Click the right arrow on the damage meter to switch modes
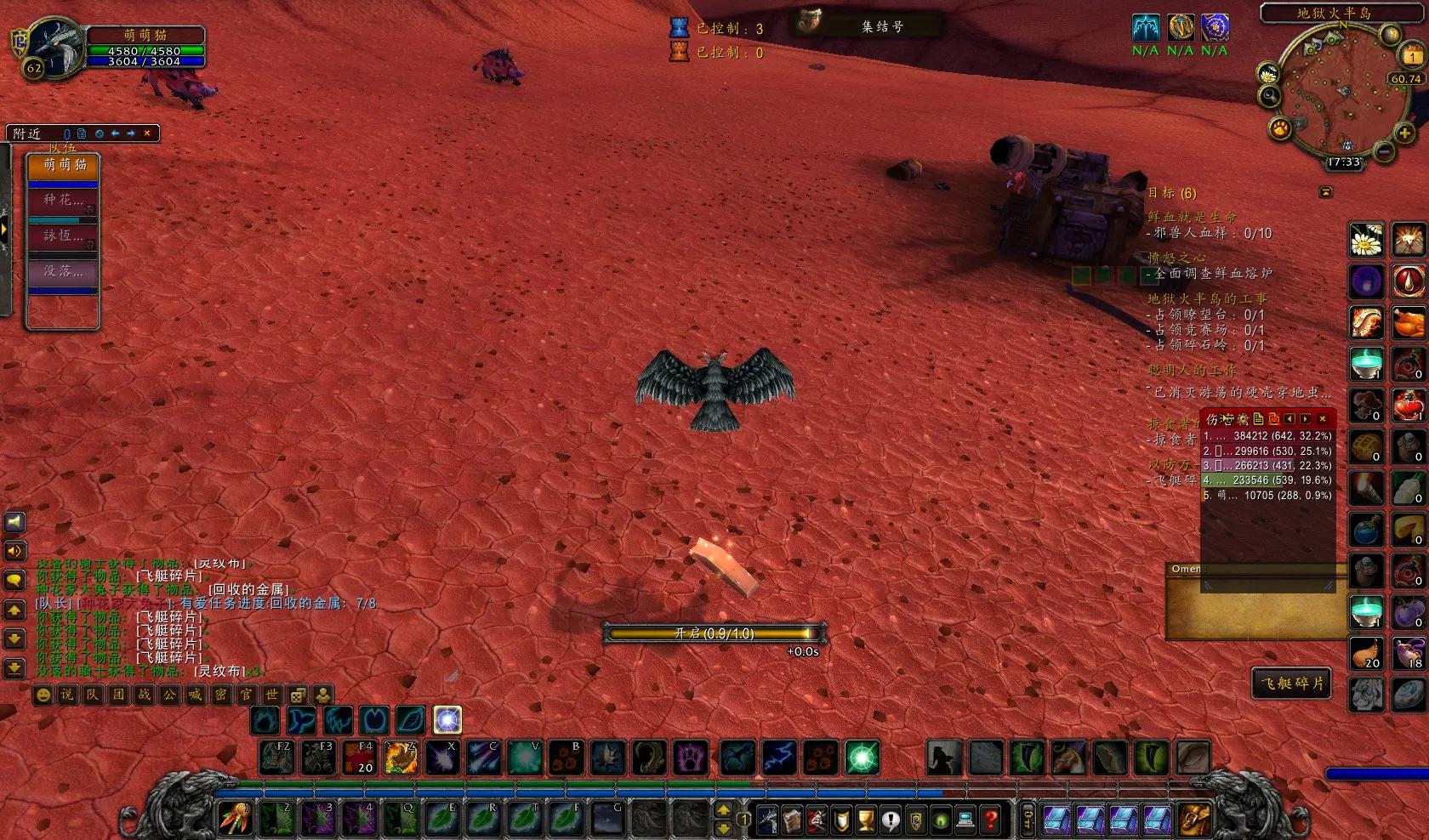Image resolution: width=1429 pixels, height=840 pixels. (1305, 419)
